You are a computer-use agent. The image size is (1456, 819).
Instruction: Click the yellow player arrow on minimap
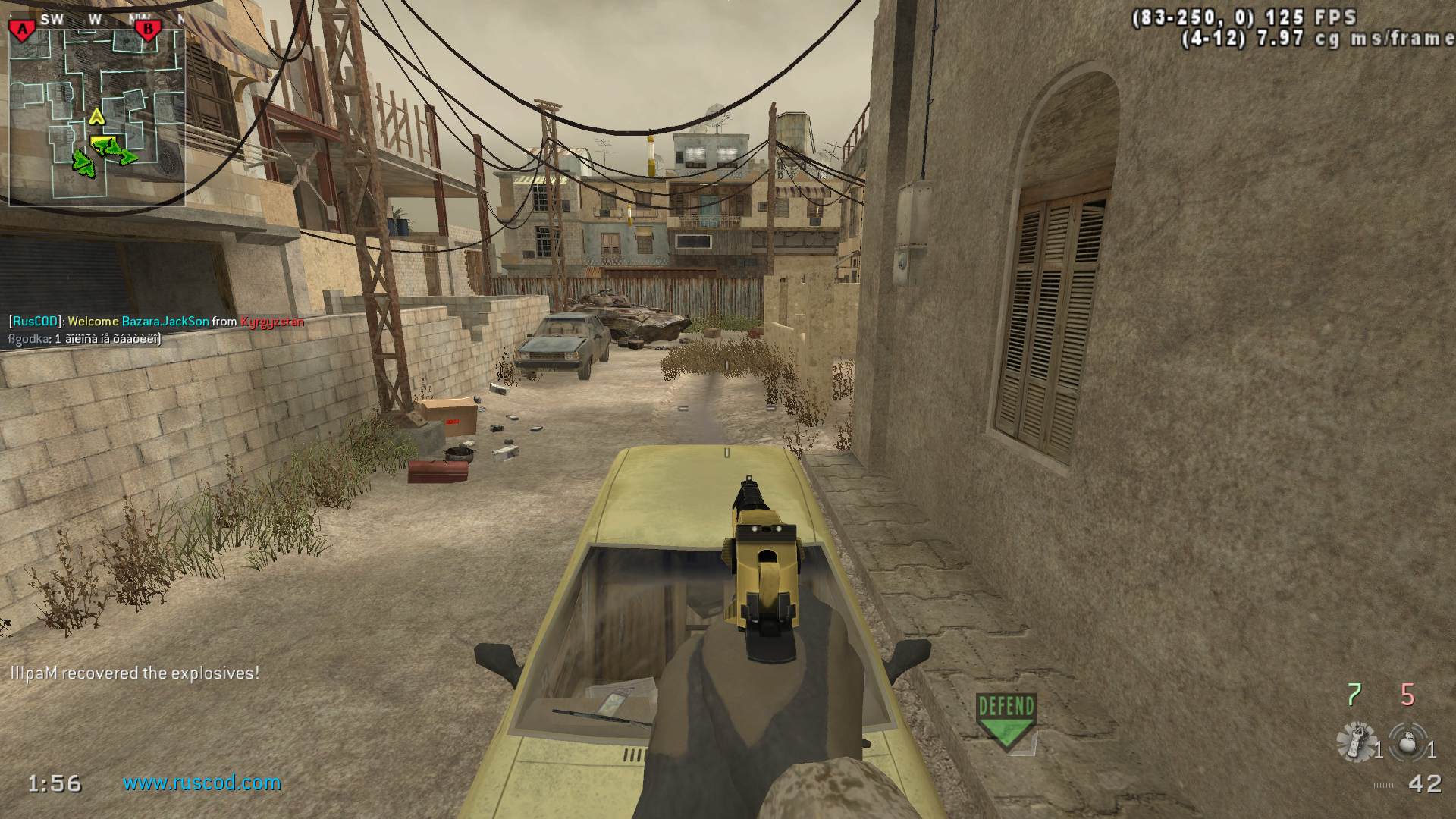96,116
